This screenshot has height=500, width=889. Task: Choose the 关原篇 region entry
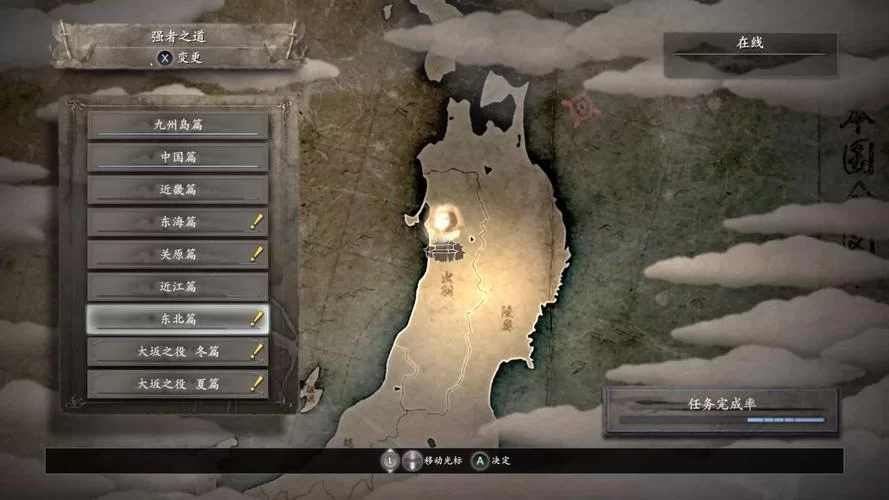(x=178, y=254)
